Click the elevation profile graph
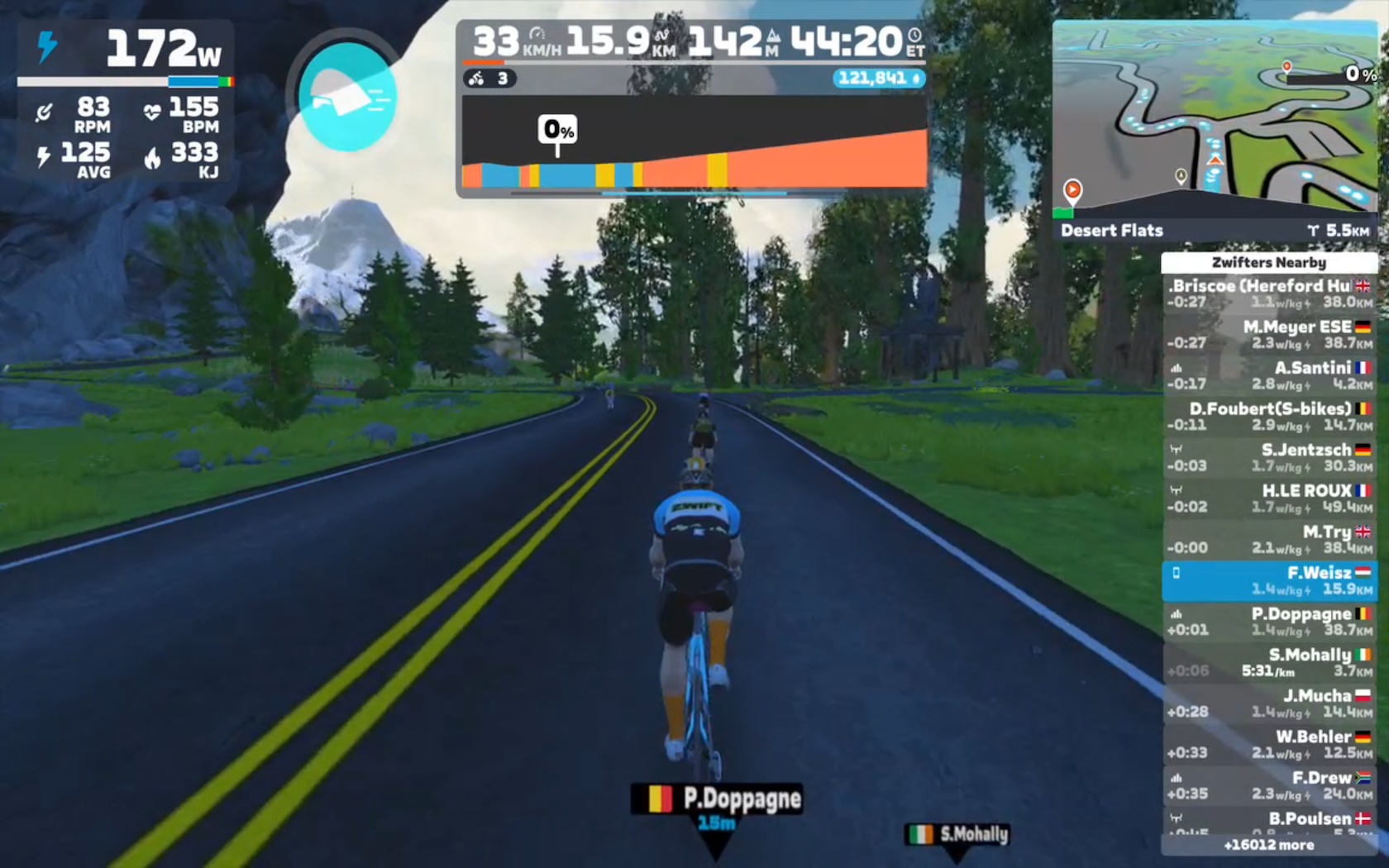This screenshot has width=1389, height=868. coord(694,145)
